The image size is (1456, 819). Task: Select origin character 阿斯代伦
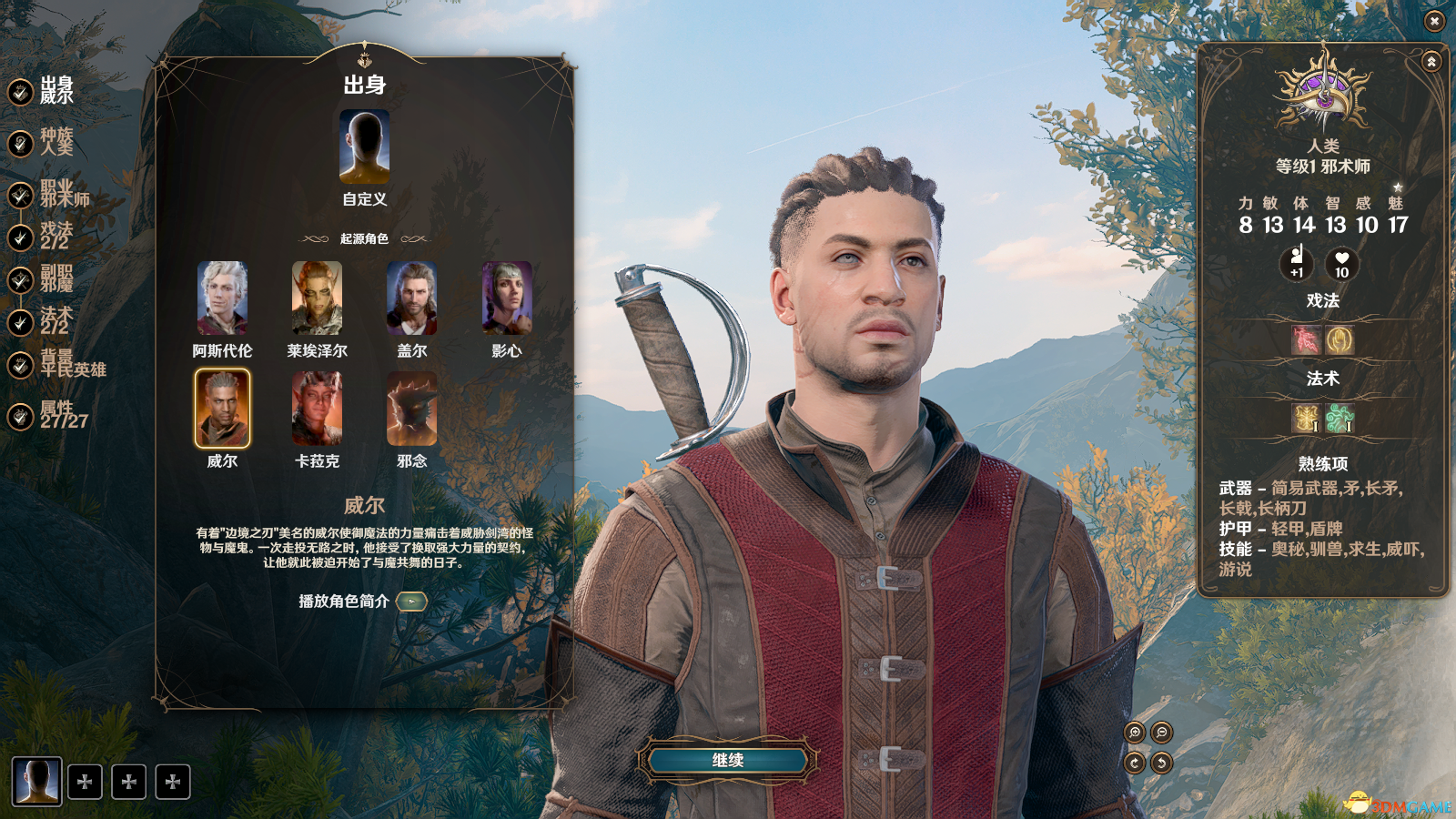[x=222, y=298]
